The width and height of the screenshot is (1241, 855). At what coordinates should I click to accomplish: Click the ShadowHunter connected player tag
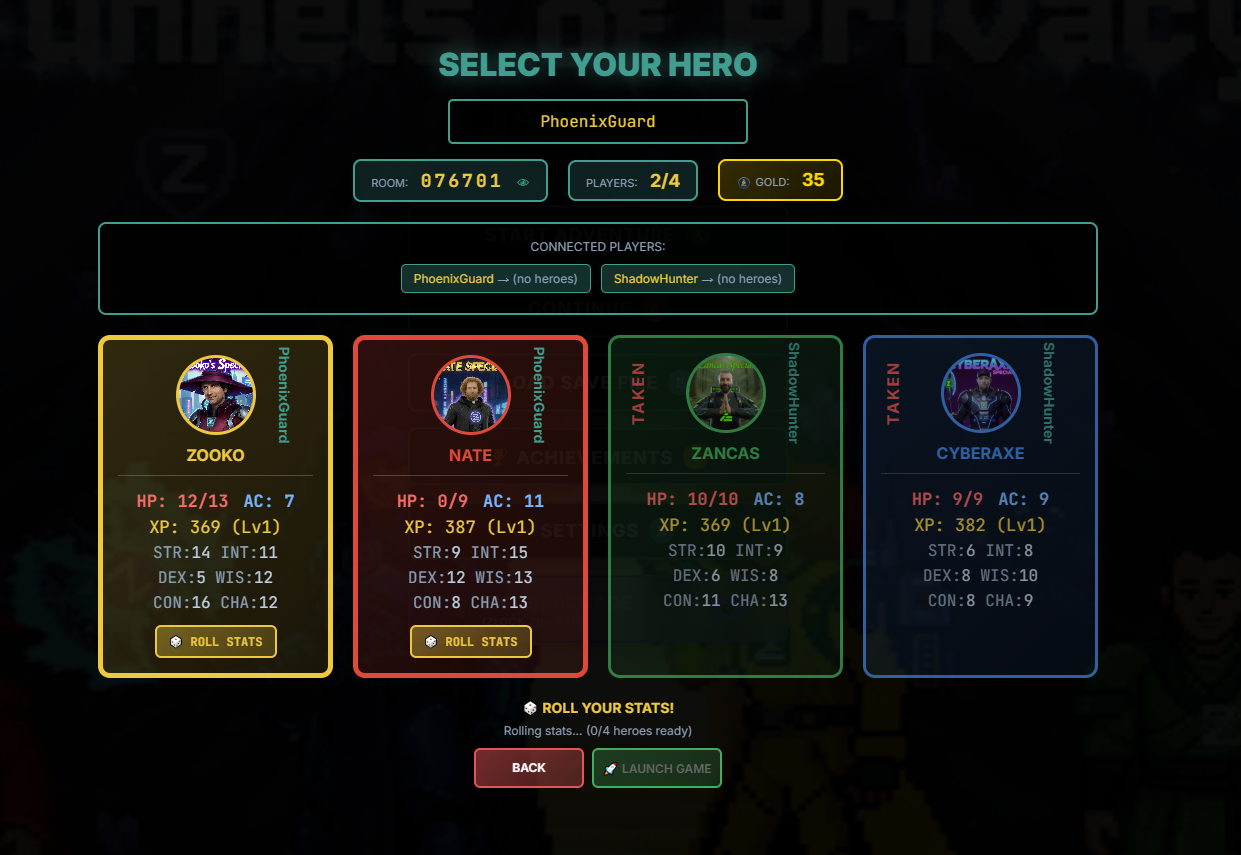pyautogui.click(x=697, y=279)
